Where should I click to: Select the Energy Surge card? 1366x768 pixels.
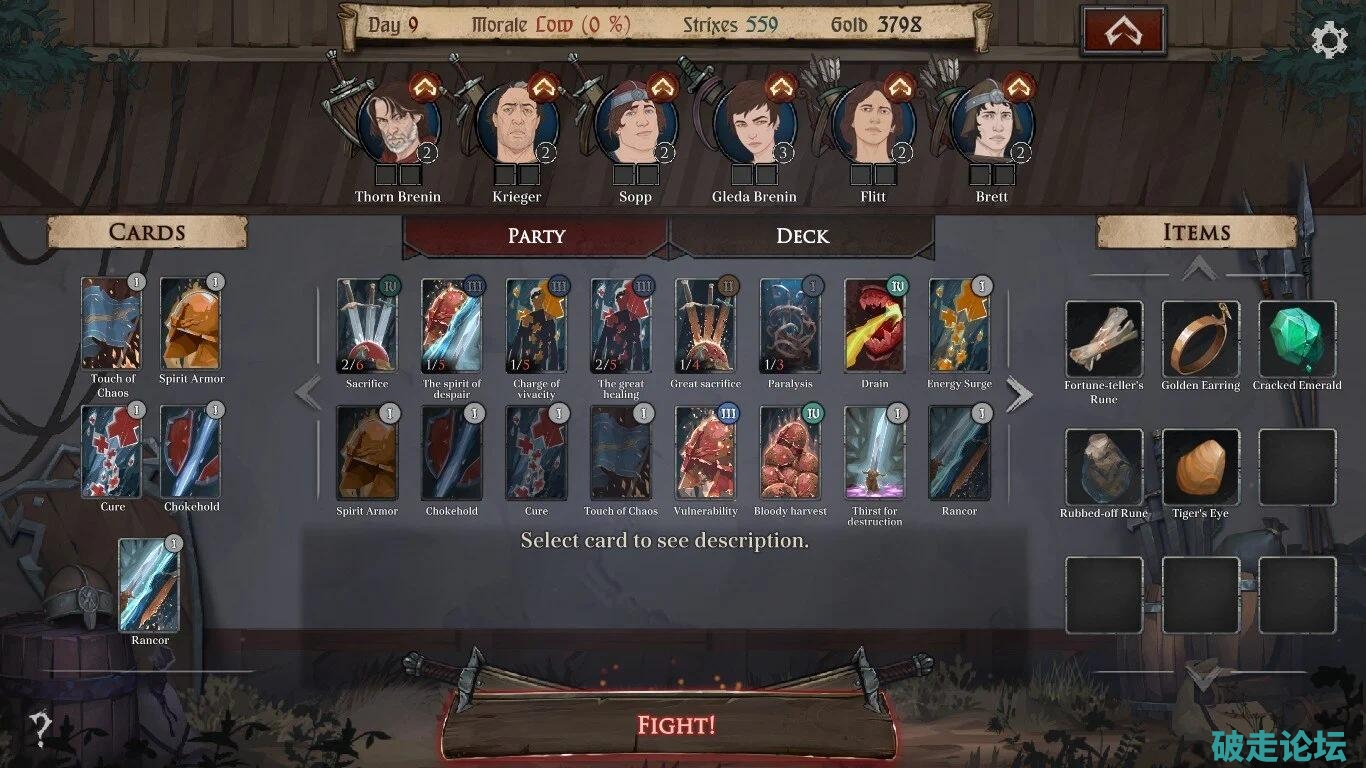(959, 326)
